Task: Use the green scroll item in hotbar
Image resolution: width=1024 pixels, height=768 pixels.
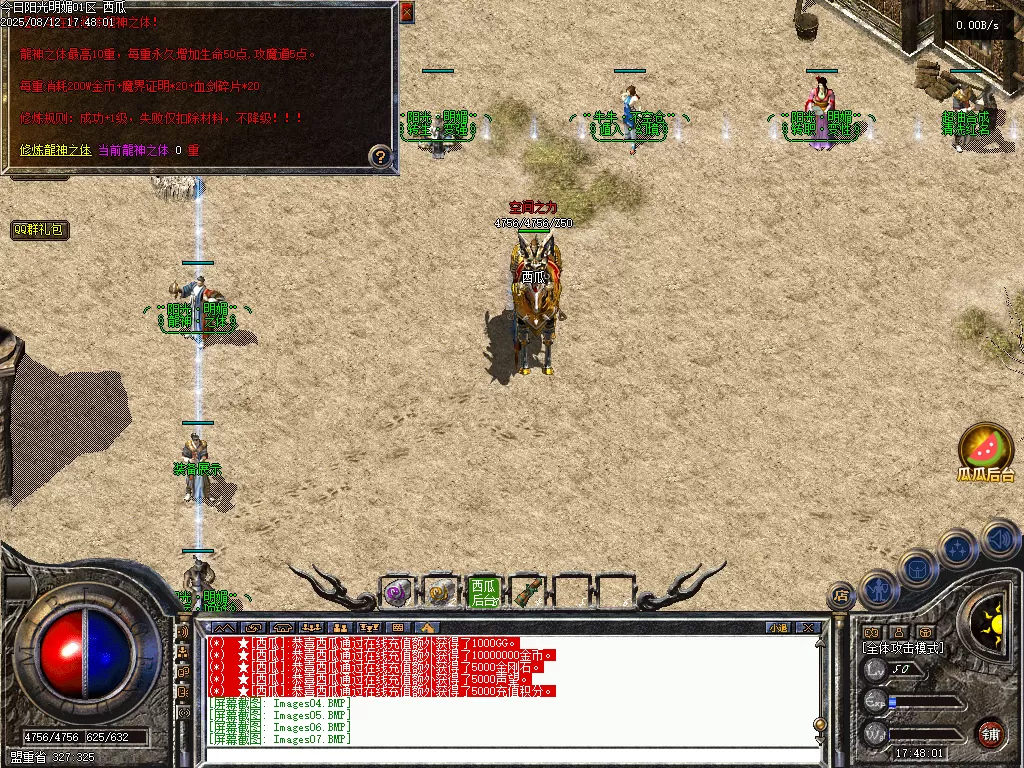Action: point(527,593)
